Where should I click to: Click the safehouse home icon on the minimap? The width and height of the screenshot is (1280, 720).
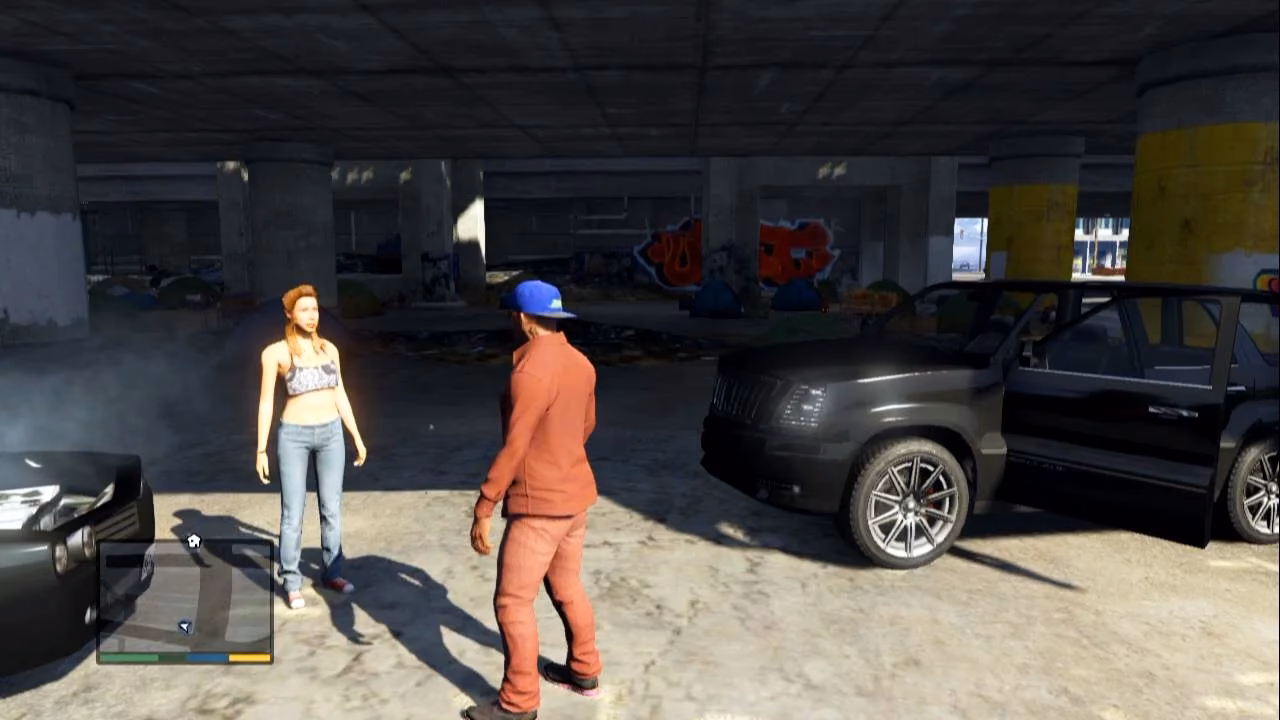coord(194,540)
